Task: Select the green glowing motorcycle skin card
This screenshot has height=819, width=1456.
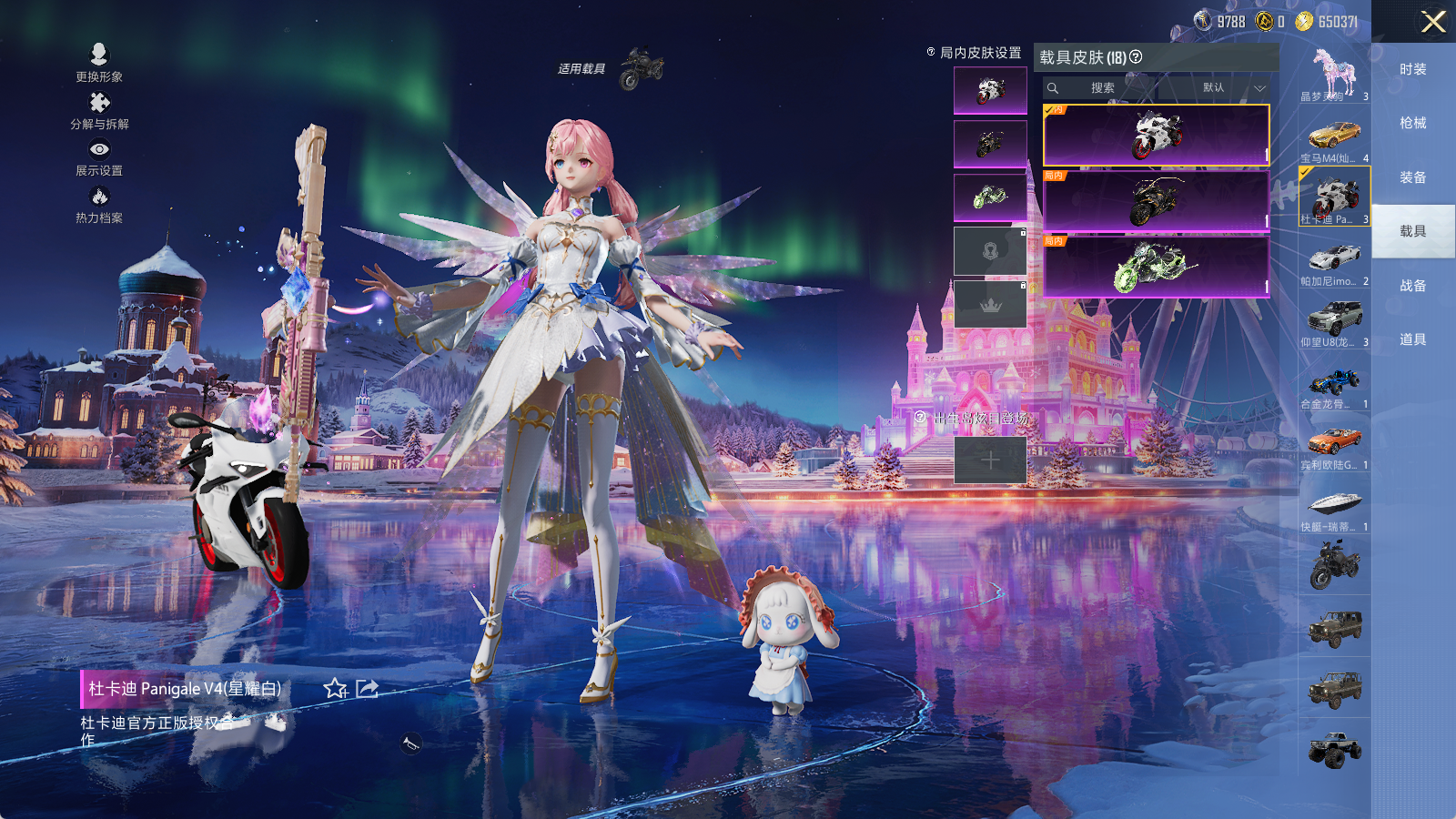Action: coord(1156,267)
